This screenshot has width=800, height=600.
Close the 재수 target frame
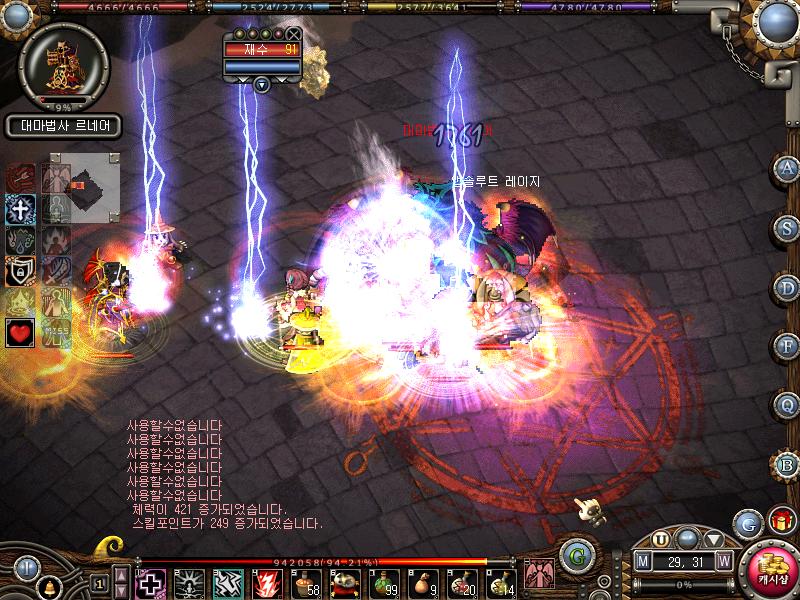pyautogui.click(x=293, y=33)
